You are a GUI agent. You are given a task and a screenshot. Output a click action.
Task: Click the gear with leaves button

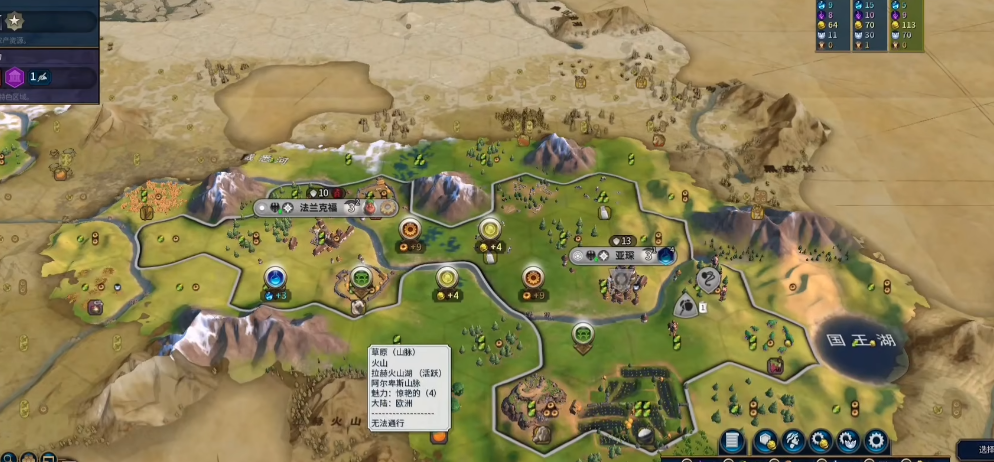tap(849, 441)
